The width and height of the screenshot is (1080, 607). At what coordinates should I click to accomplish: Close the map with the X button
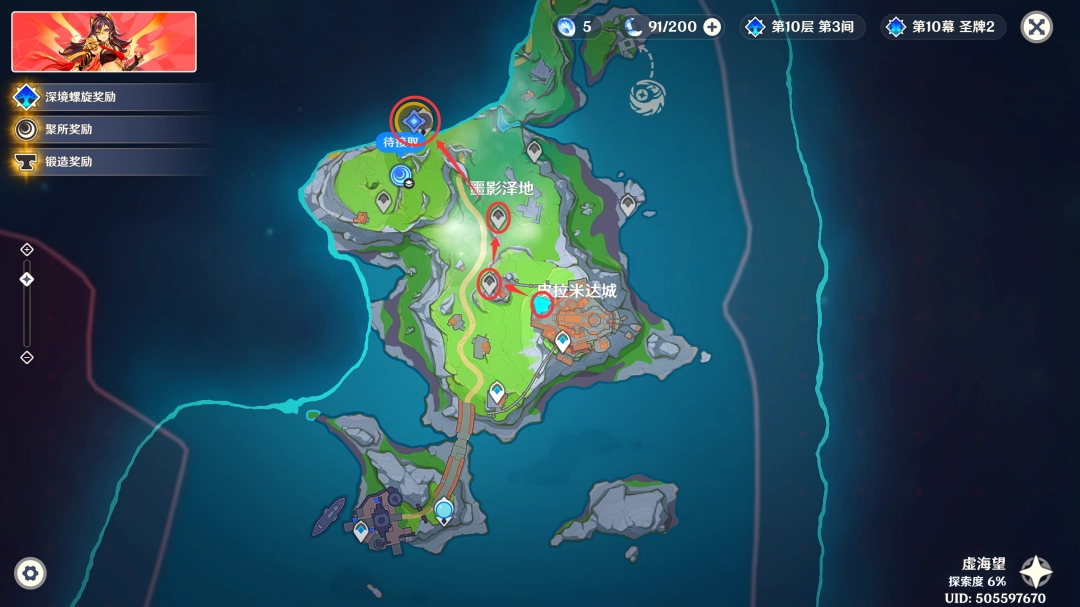coord(1036,27)
